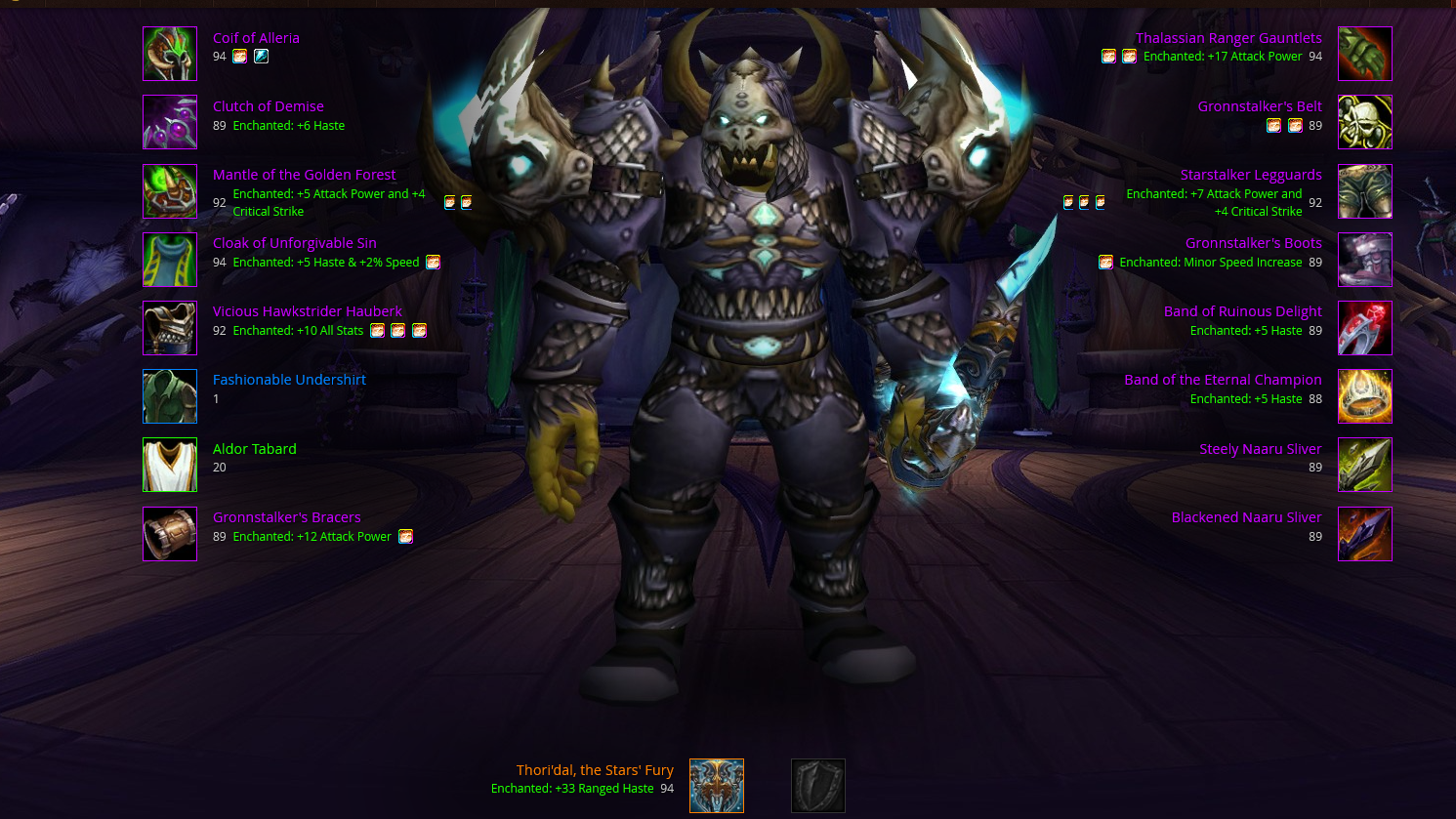This screenshot has height=819, width=1456.
Task: View the Fashionable Undershirt item
Action: tap(170, 396)
